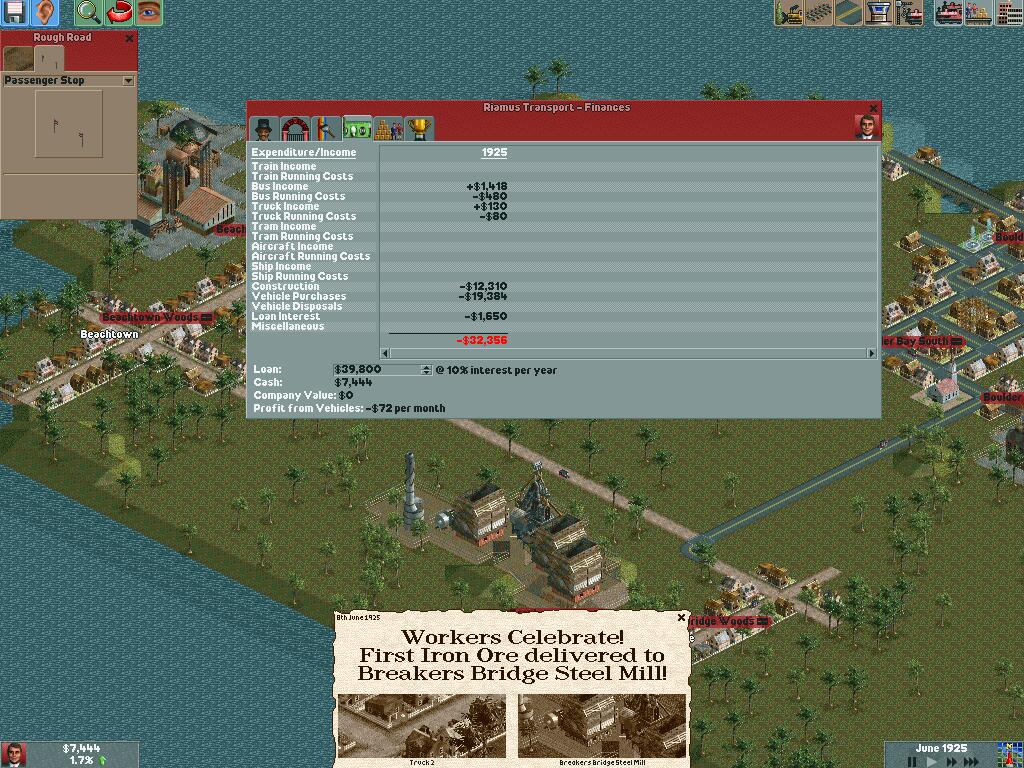Open the trophy challenge tab
1024x768 pixels.
click(420, 128)
